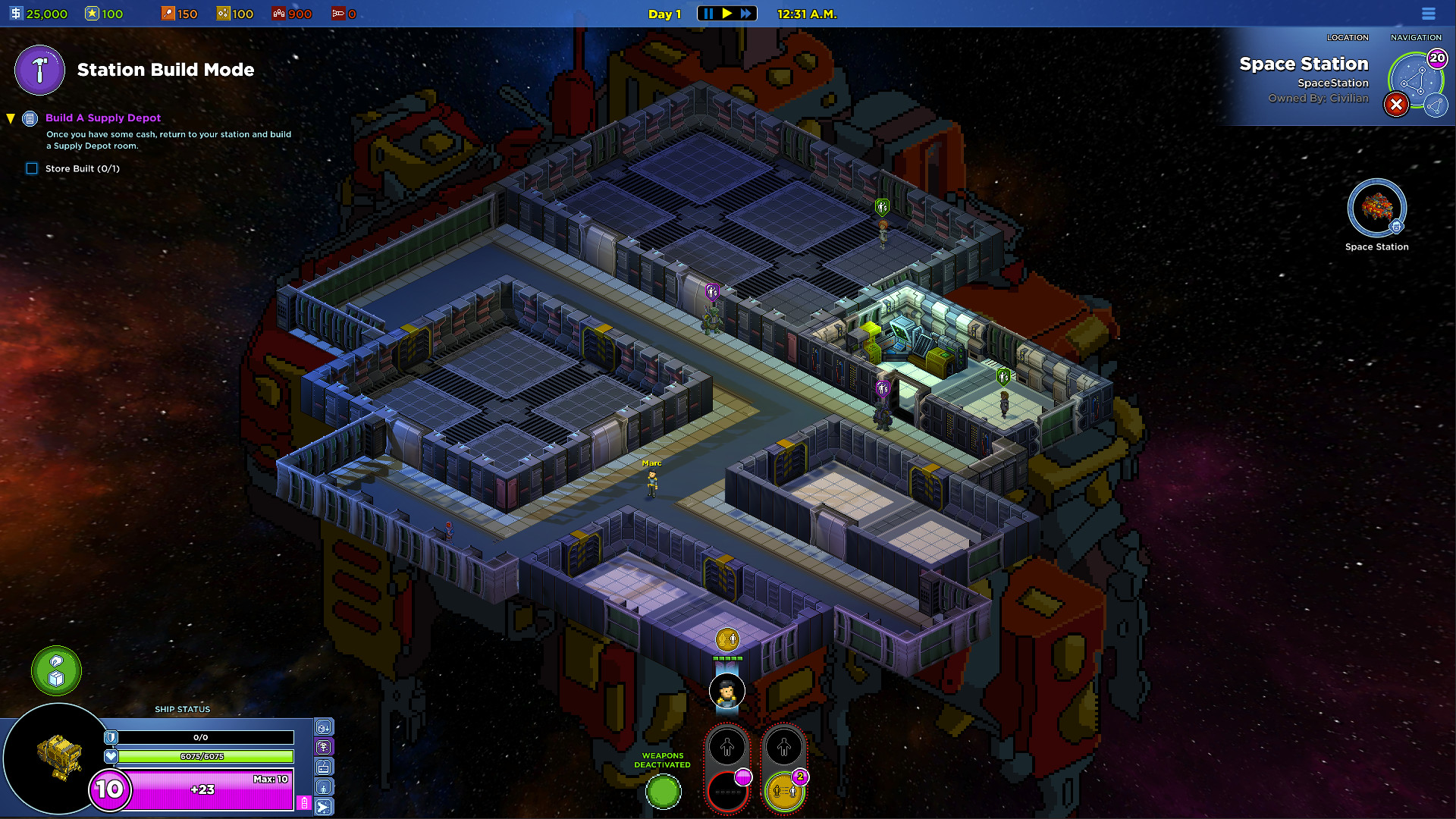Open the cargo unload panel button

(324, 727)
